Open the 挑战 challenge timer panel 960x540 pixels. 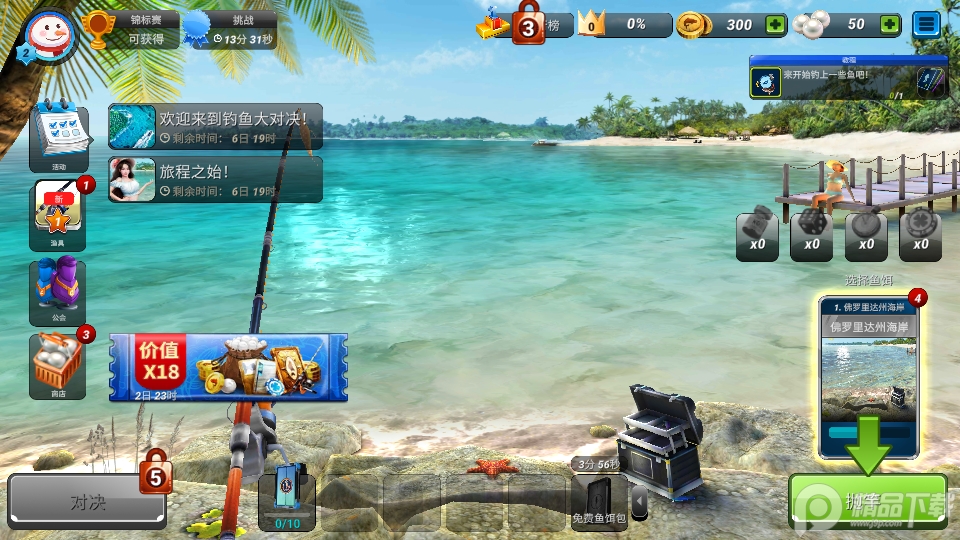pos(228,30)
